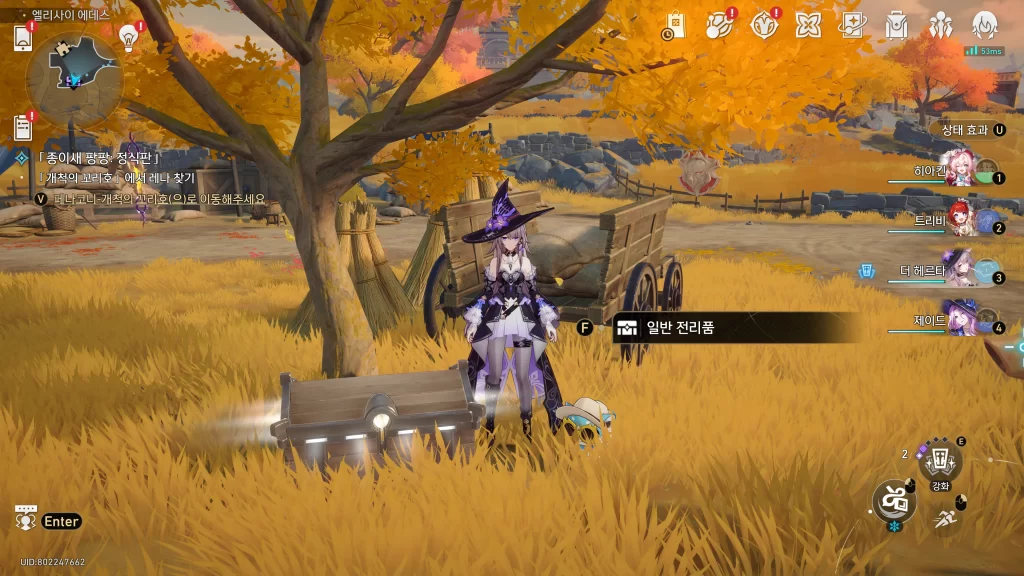This screenshot has width=1024, height=576.
Task: Open the Warp star card icon
Action: point(852,25)
